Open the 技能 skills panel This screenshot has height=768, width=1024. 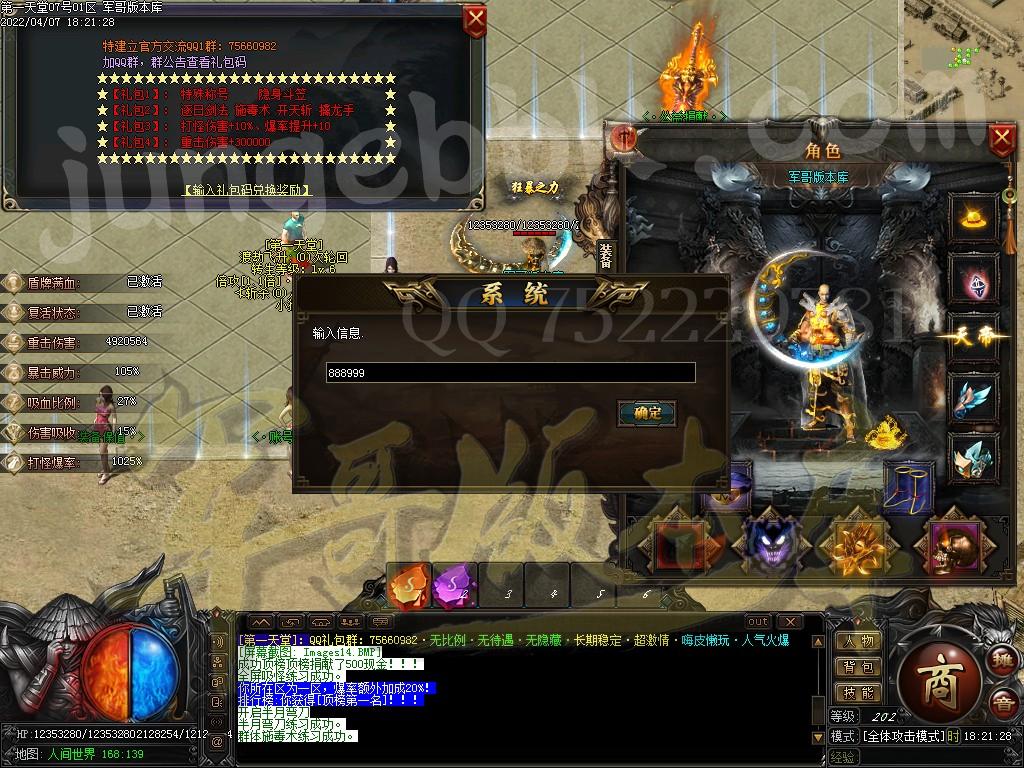tap(857, 692)
